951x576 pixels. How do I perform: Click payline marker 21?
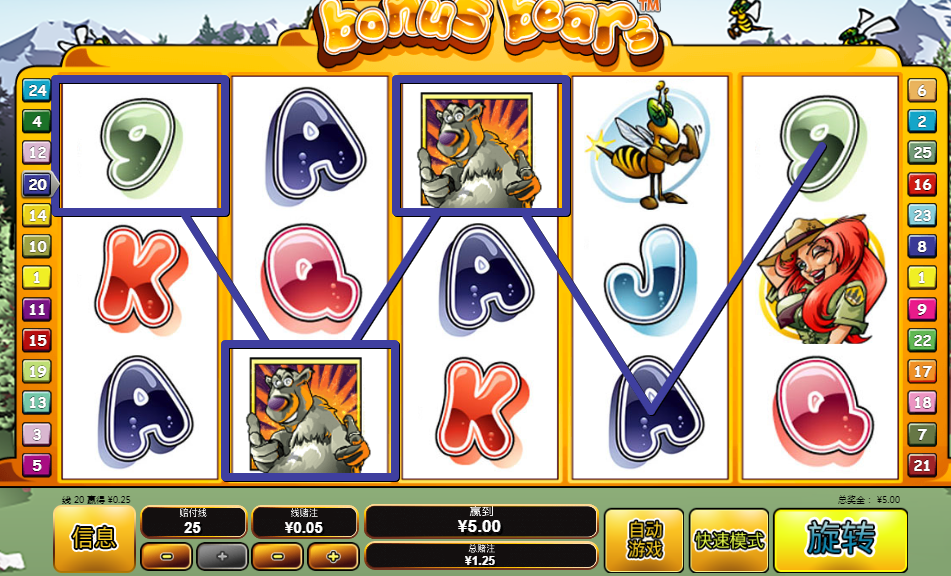pos(920,464)
